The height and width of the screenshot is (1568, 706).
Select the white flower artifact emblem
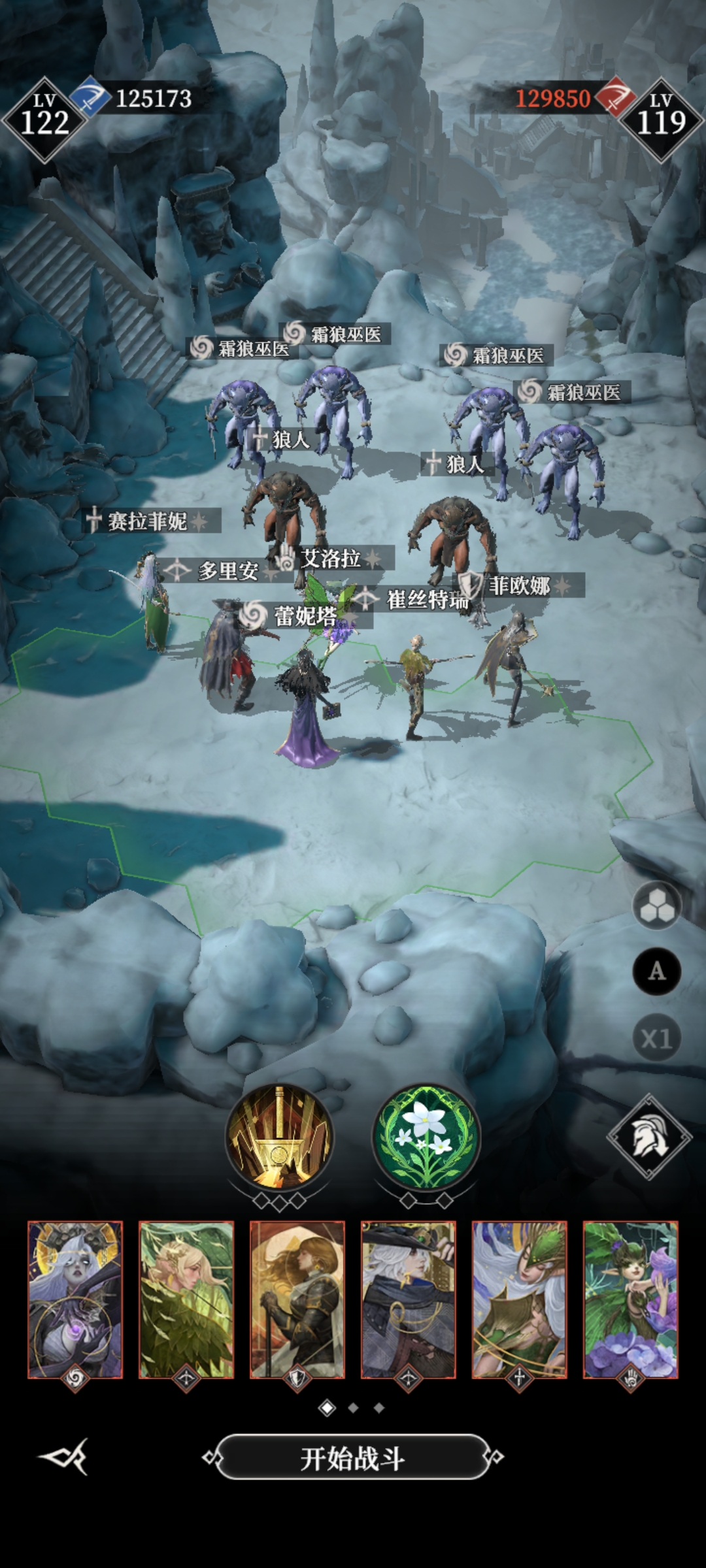[x=426, y=1137]
